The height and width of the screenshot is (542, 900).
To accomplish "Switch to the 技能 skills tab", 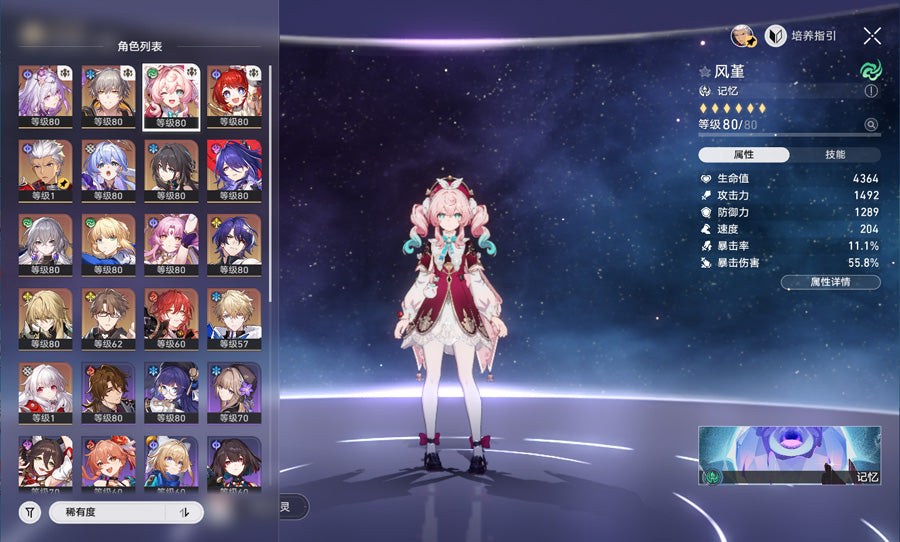I will [835, 155].
